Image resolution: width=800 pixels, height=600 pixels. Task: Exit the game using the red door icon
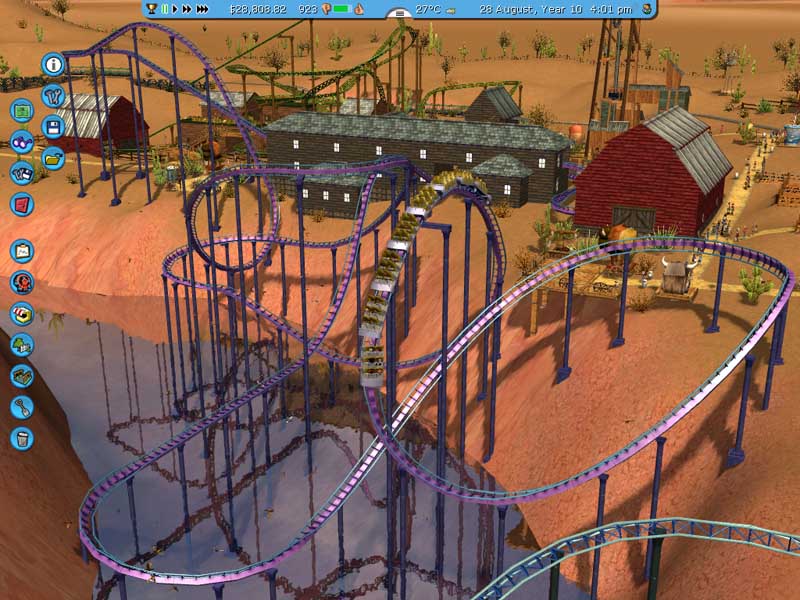tap(22, 204)
